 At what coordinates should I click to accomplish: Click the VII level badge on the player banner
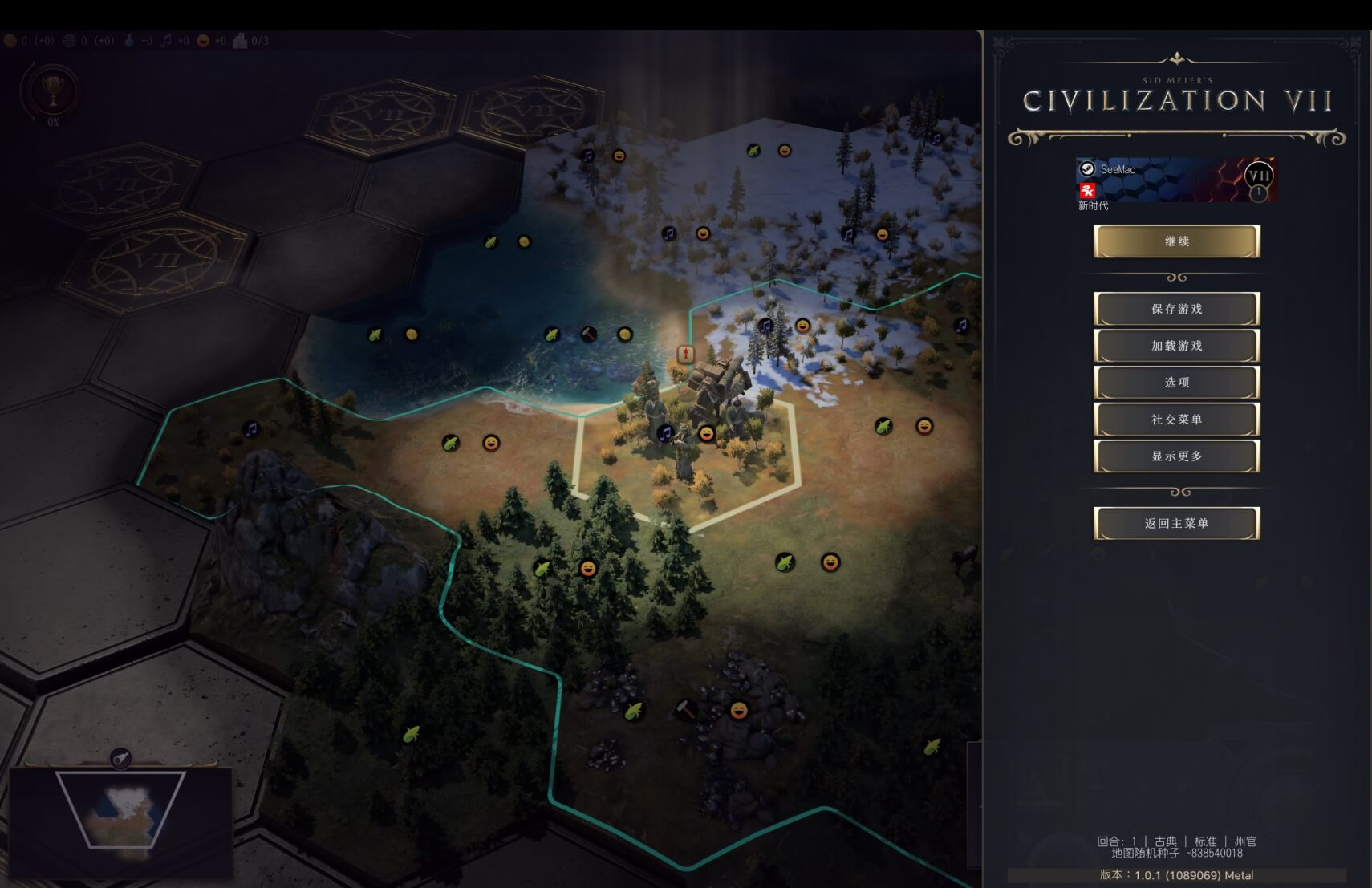(1258, 175)
